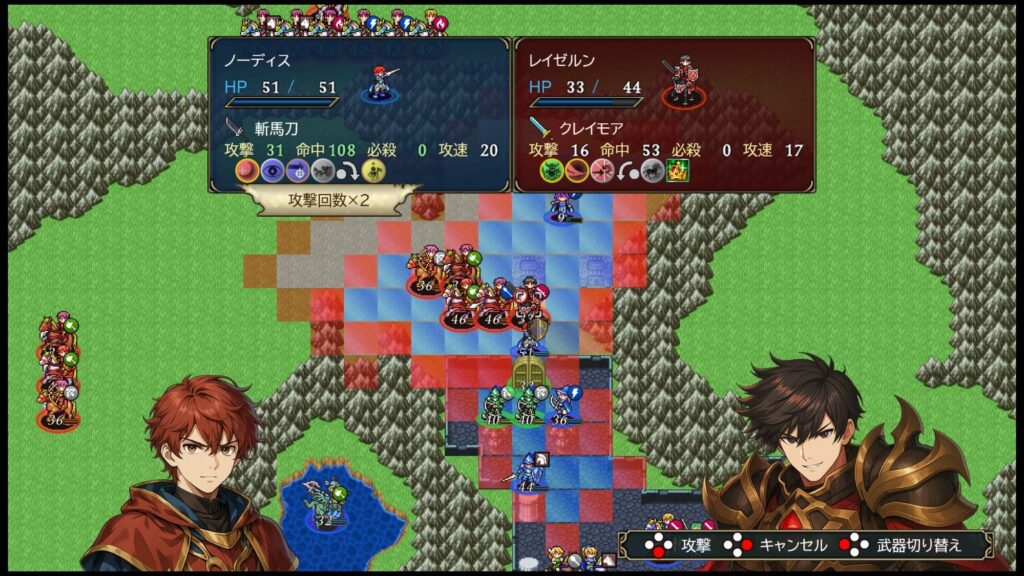Inspect the grey horse skill in レイゼルン's panel

pyautogui.click(x=652, y=170)
